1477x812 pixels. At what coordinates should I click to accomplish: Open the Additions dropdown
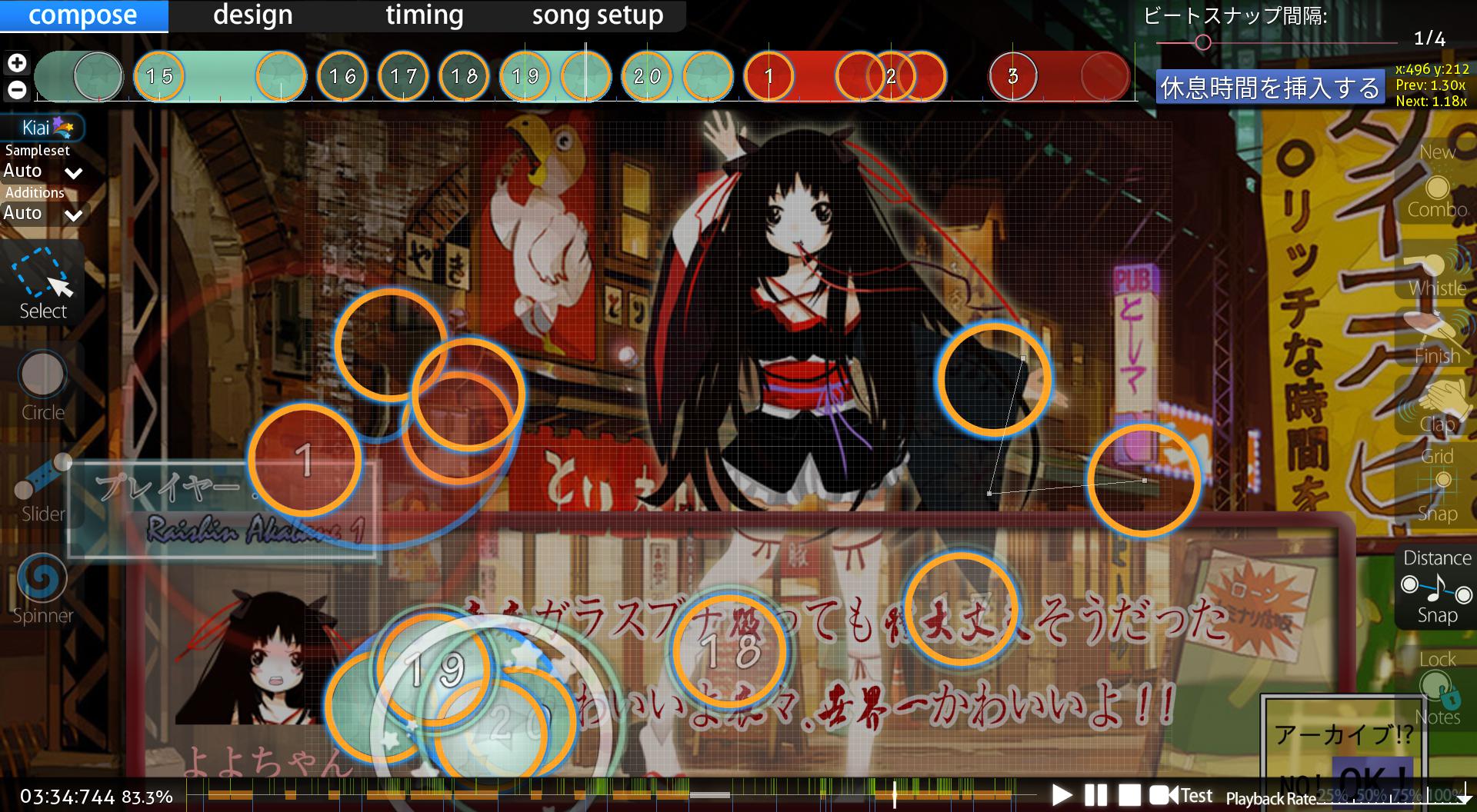point(43,213)
